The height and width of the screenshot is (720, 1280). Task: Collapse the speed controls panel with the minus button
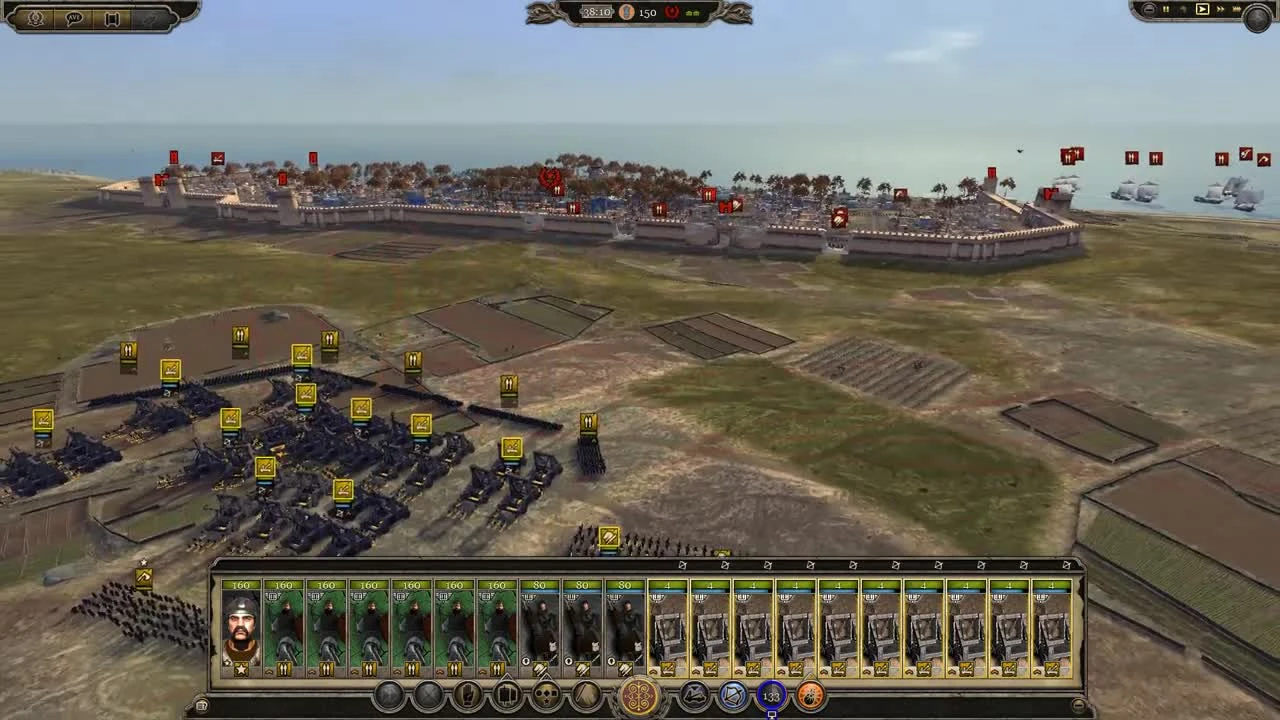tap(1149, 9)
